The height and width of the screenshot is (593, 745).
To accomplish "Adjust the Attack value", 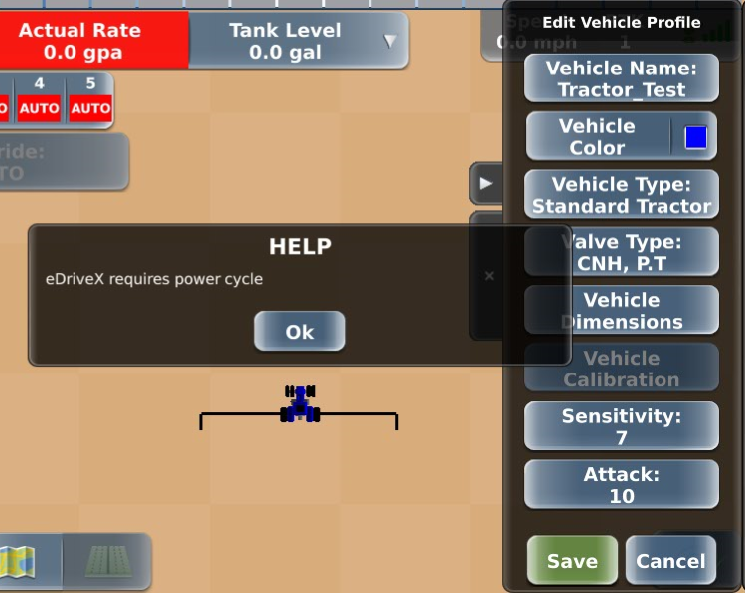I will click(x=621, y=485).
